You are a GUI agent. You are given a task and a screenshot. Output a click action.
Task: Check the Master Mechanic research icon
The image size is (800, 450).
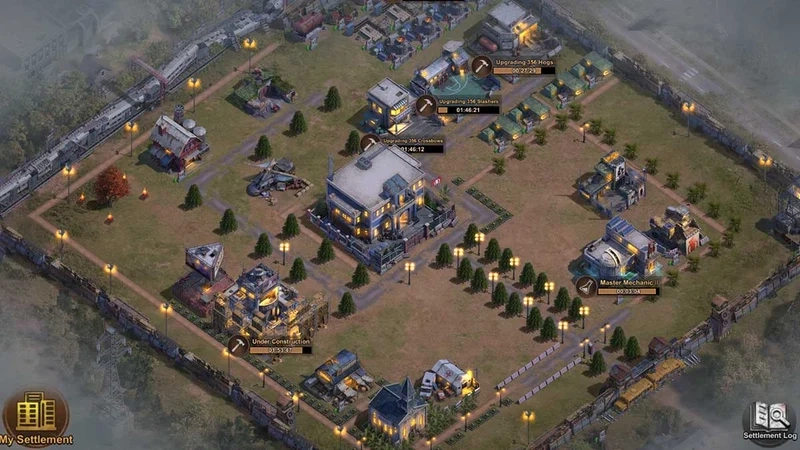586,286
